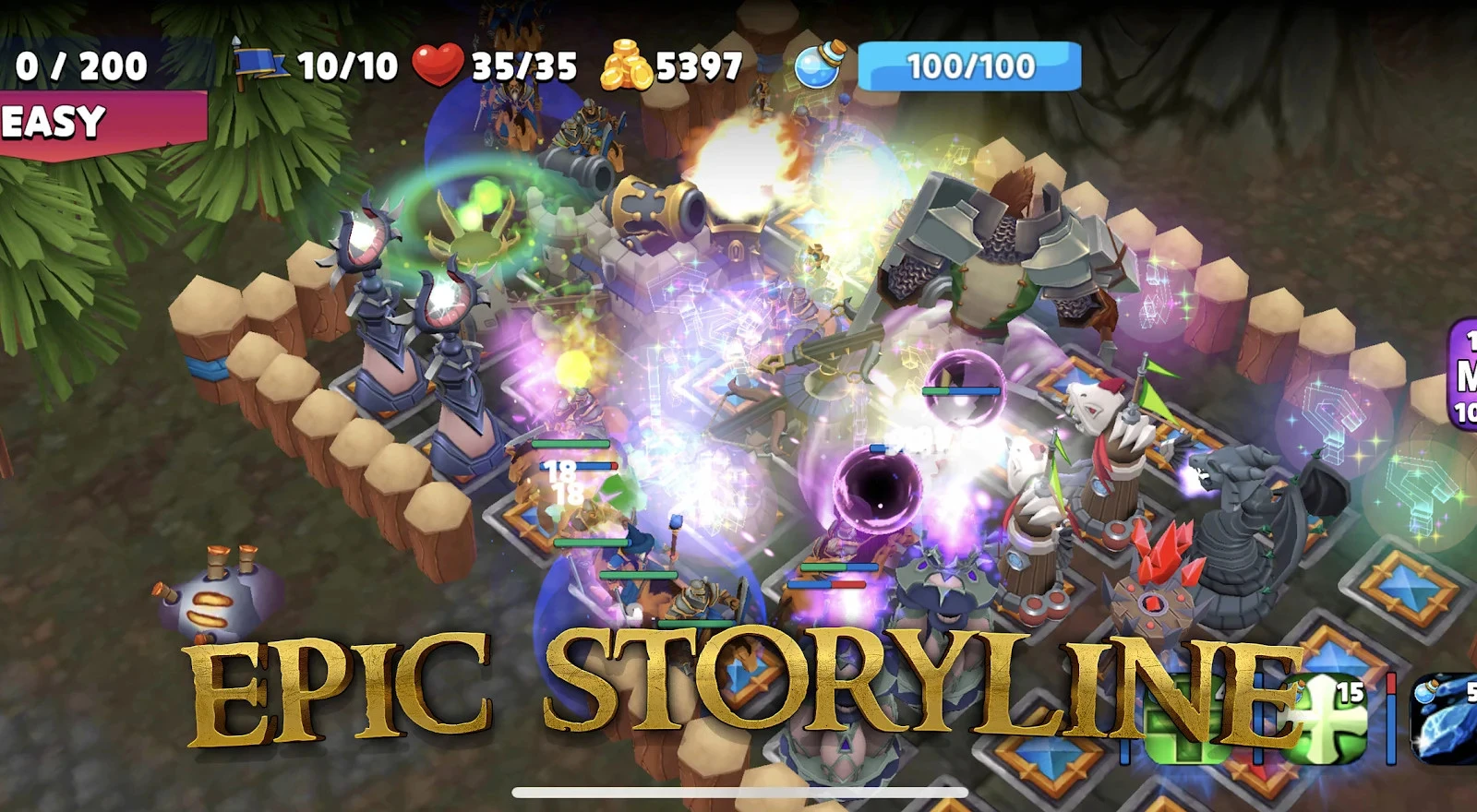This screenshot has height=812, width=1477.
Task: Tap the purple button at the right edge
Action: [1463, 374]
